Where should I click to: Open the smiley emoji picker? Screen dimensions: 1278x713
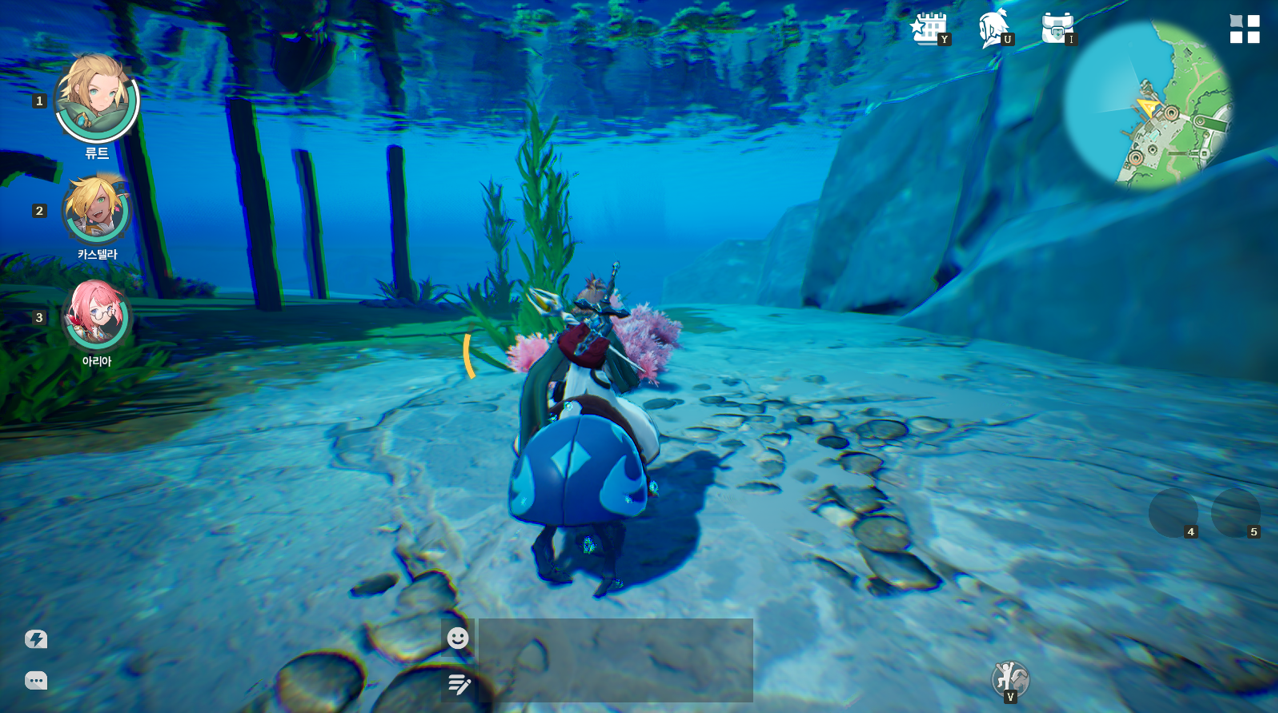click(458, 638)
